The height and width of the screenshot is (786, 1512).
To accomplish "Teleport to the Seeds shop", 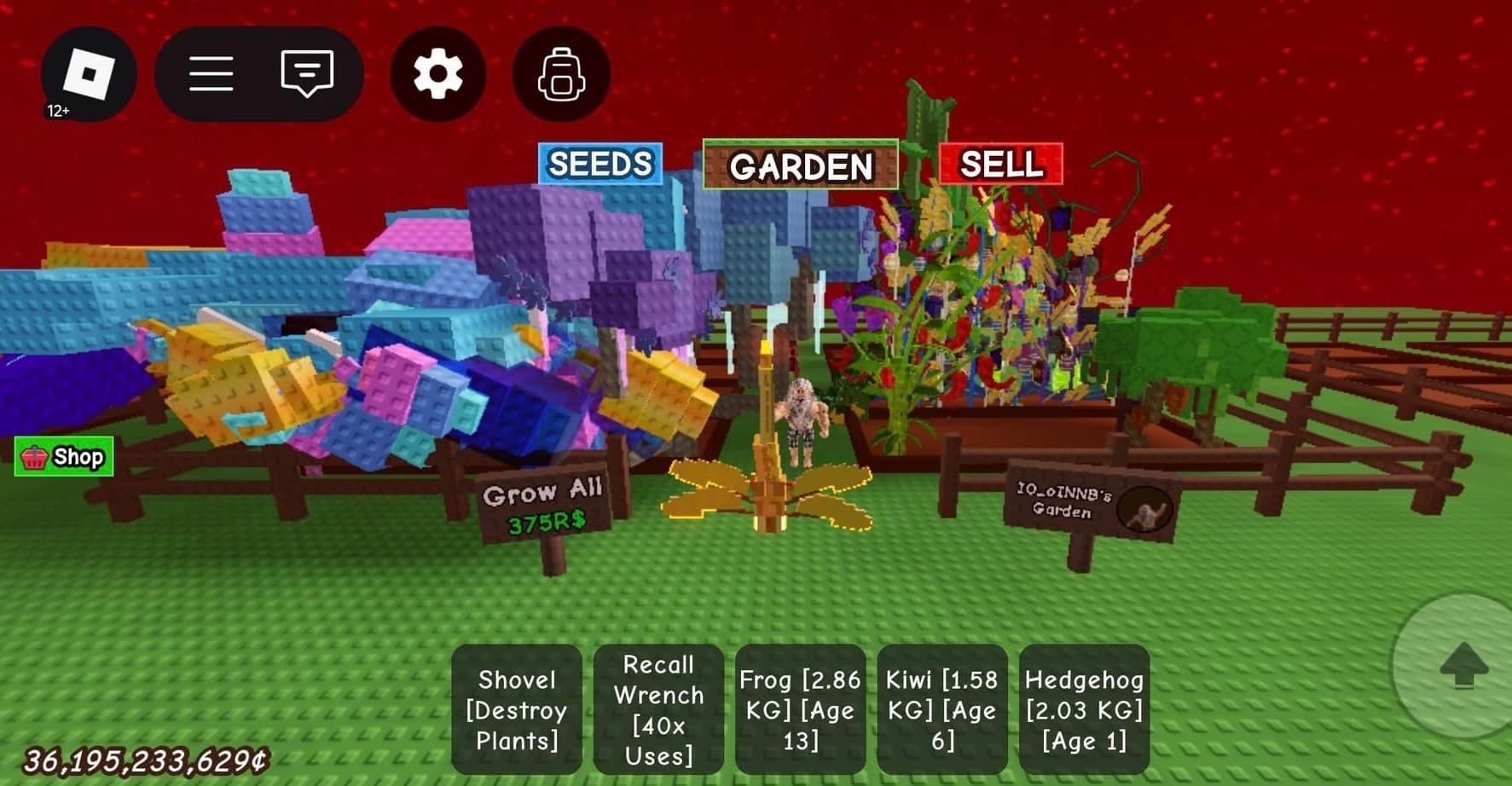I will (600, 164).
